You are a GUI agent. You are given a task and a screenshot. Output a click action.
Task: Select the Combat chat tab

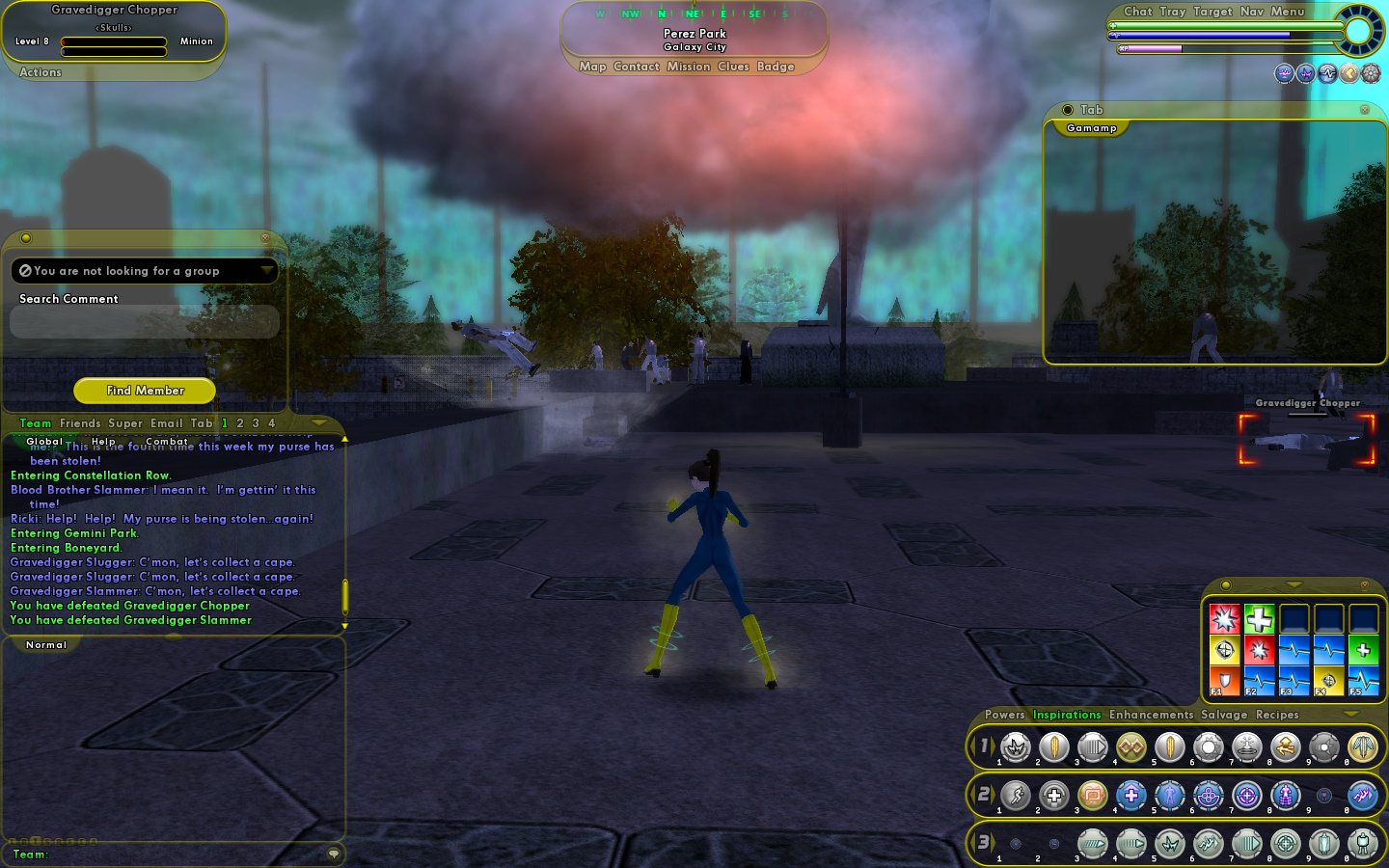point(167,442)
